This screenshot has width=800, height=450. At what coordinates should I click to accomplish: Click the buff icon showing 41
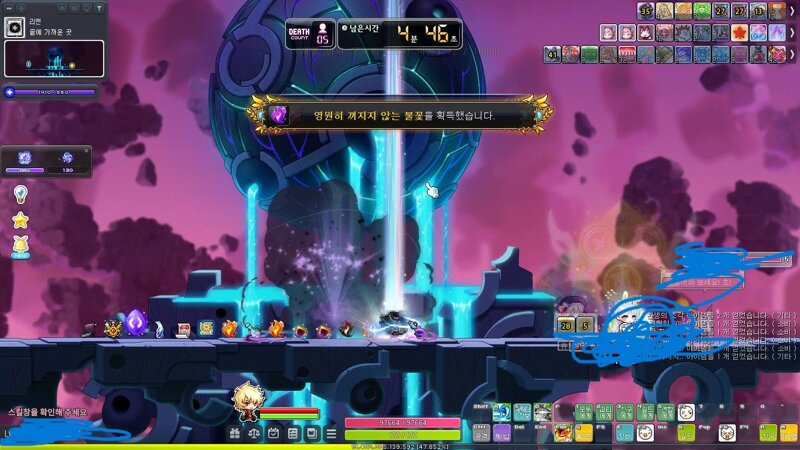click(552, 54)
